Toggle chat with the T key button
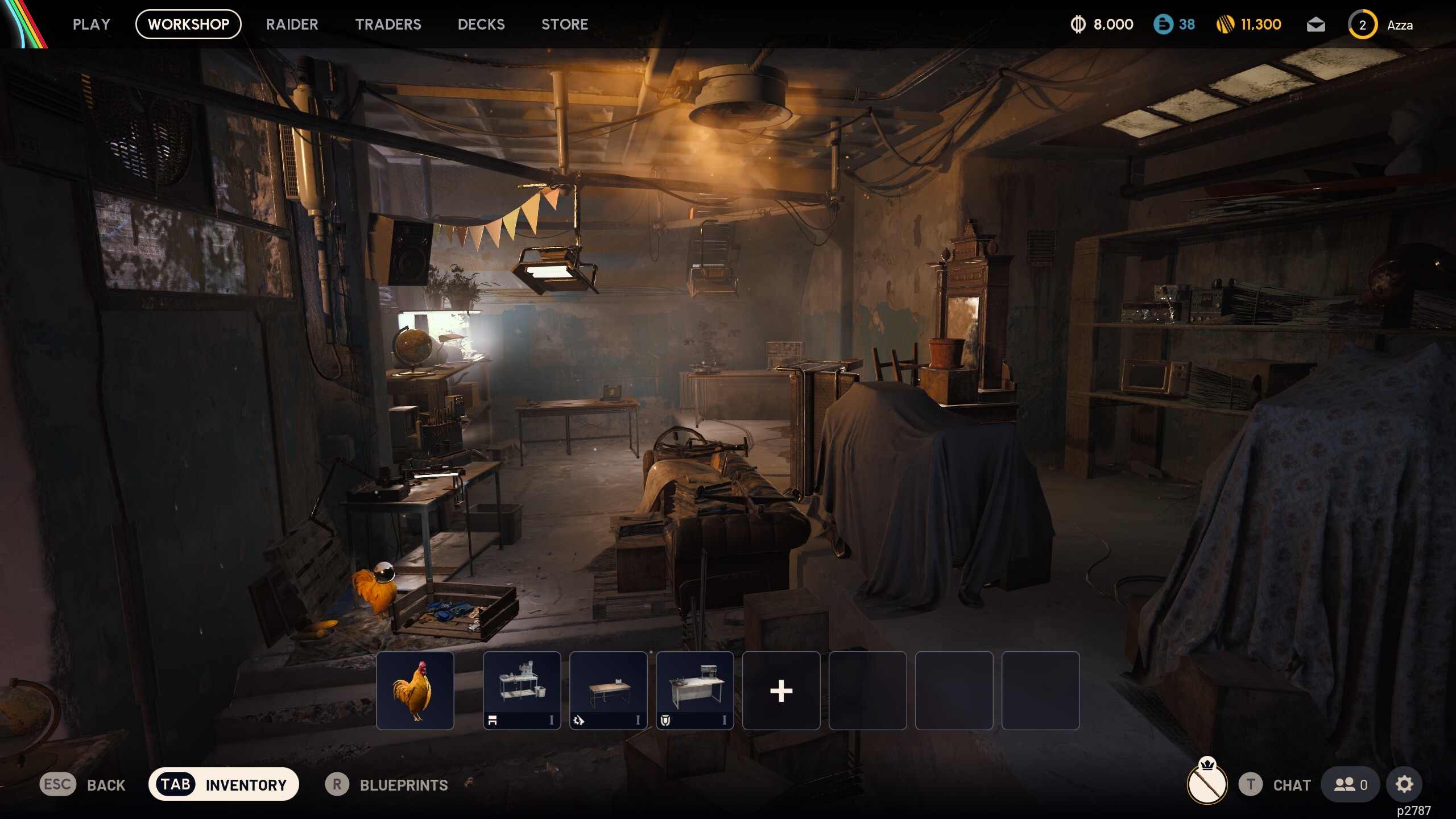The width and height of the screenshot is (1456, 819). (1251, 785)
